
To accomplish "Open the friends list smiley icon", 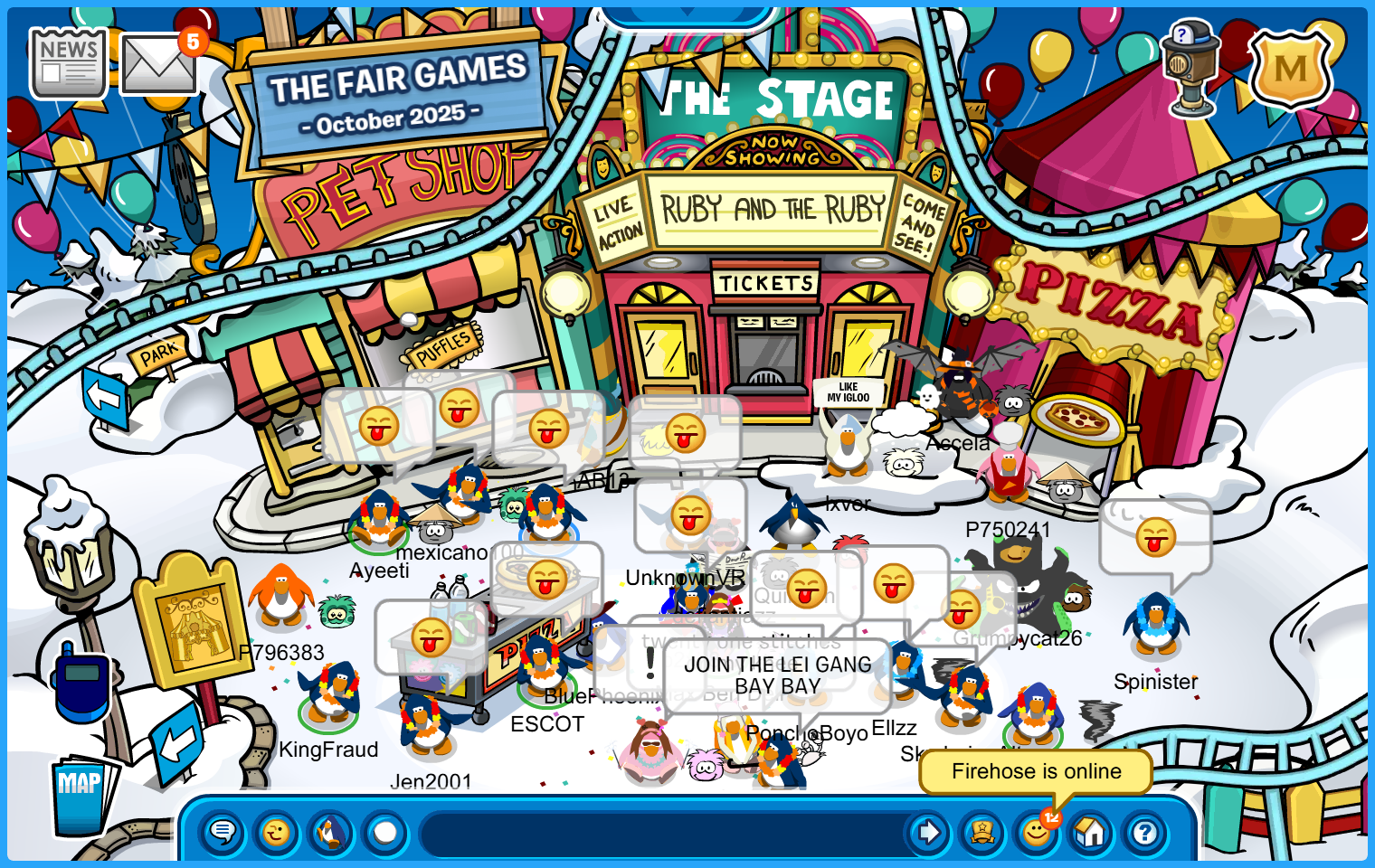I will point(1036,832).
